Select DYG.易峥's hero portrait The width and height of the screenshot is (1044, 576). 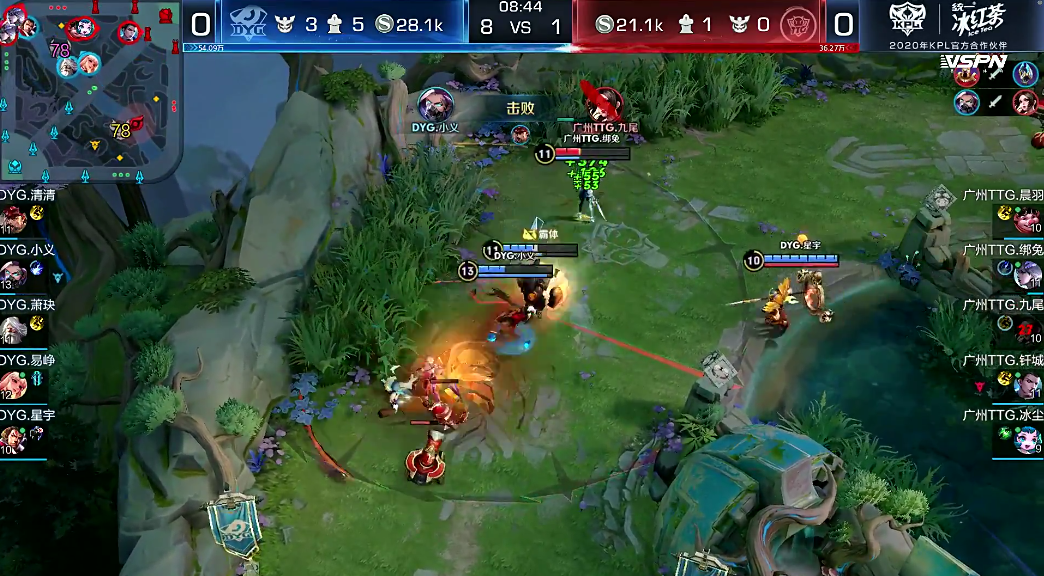click(x=14, y=385)
